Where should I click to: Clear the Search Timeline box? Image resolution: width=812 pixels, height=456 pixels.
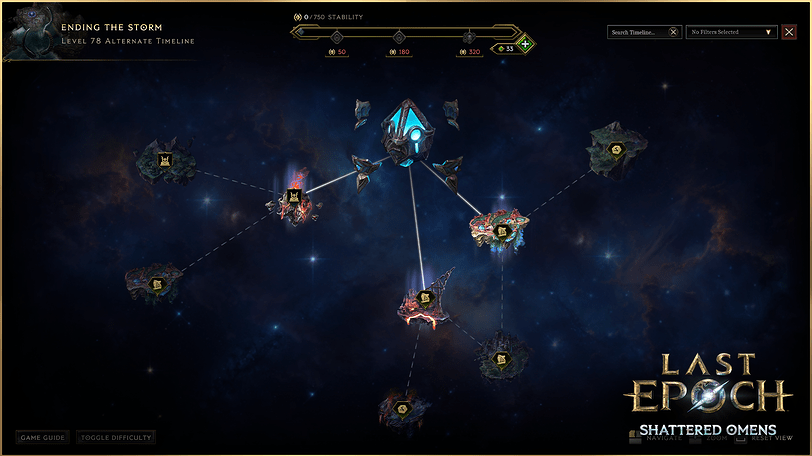673,32
